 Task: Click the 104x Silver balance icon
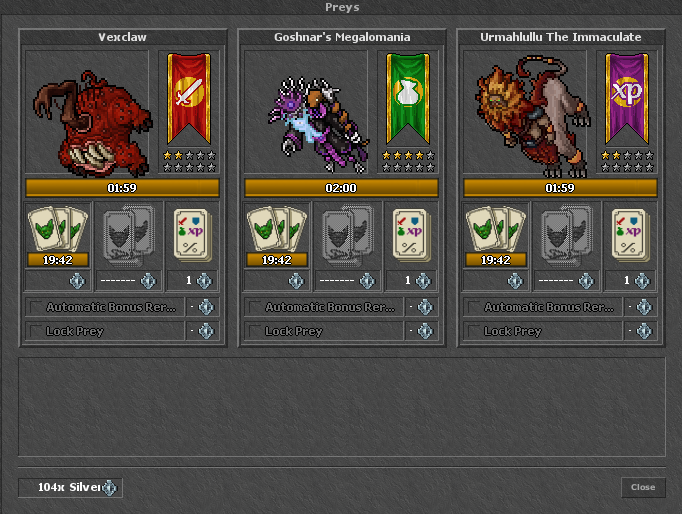click(110, 488)
